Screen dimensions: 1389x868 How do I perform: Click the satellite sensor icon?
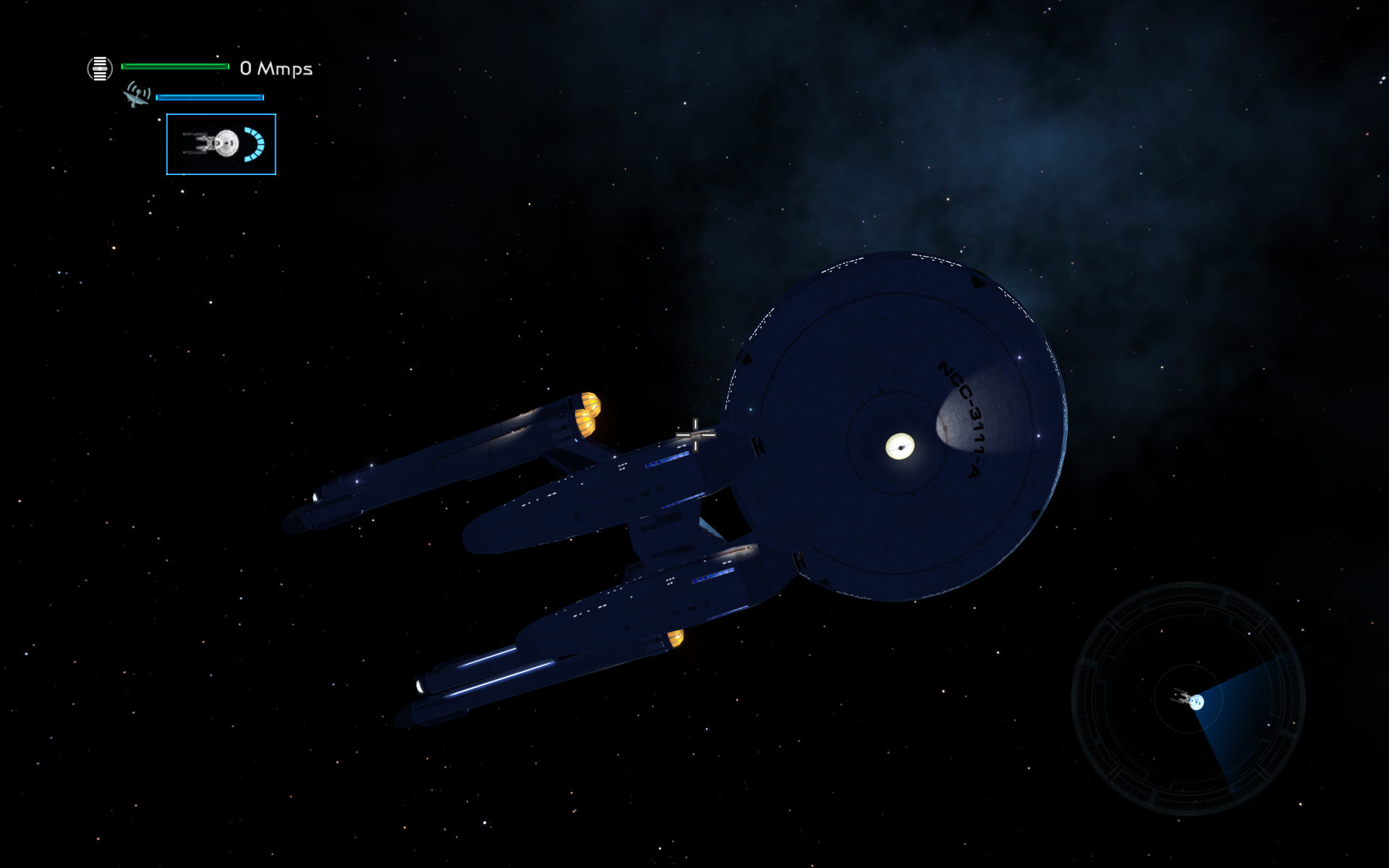tap(136, 95)
